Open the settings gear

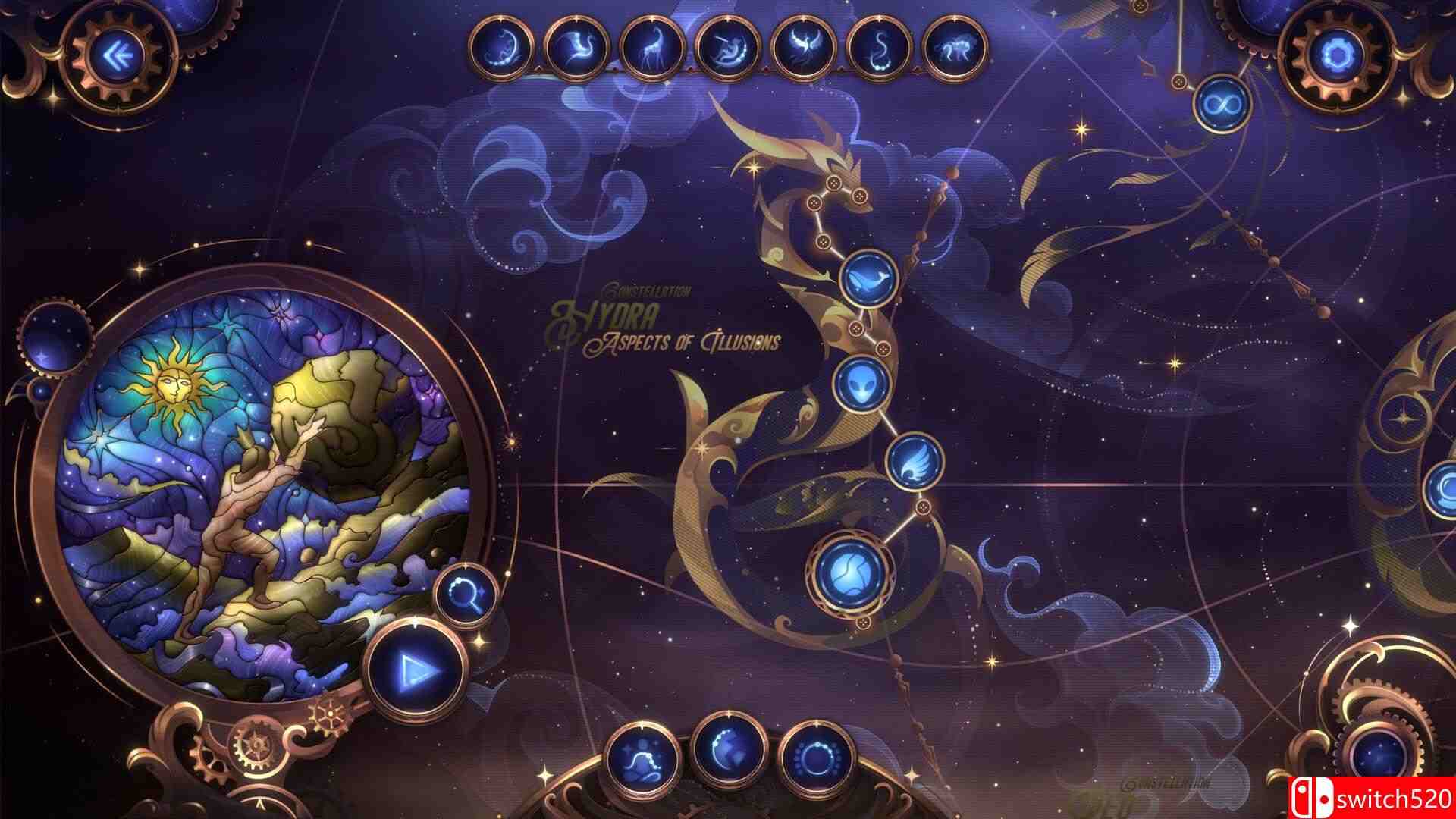pos(1342,52)
